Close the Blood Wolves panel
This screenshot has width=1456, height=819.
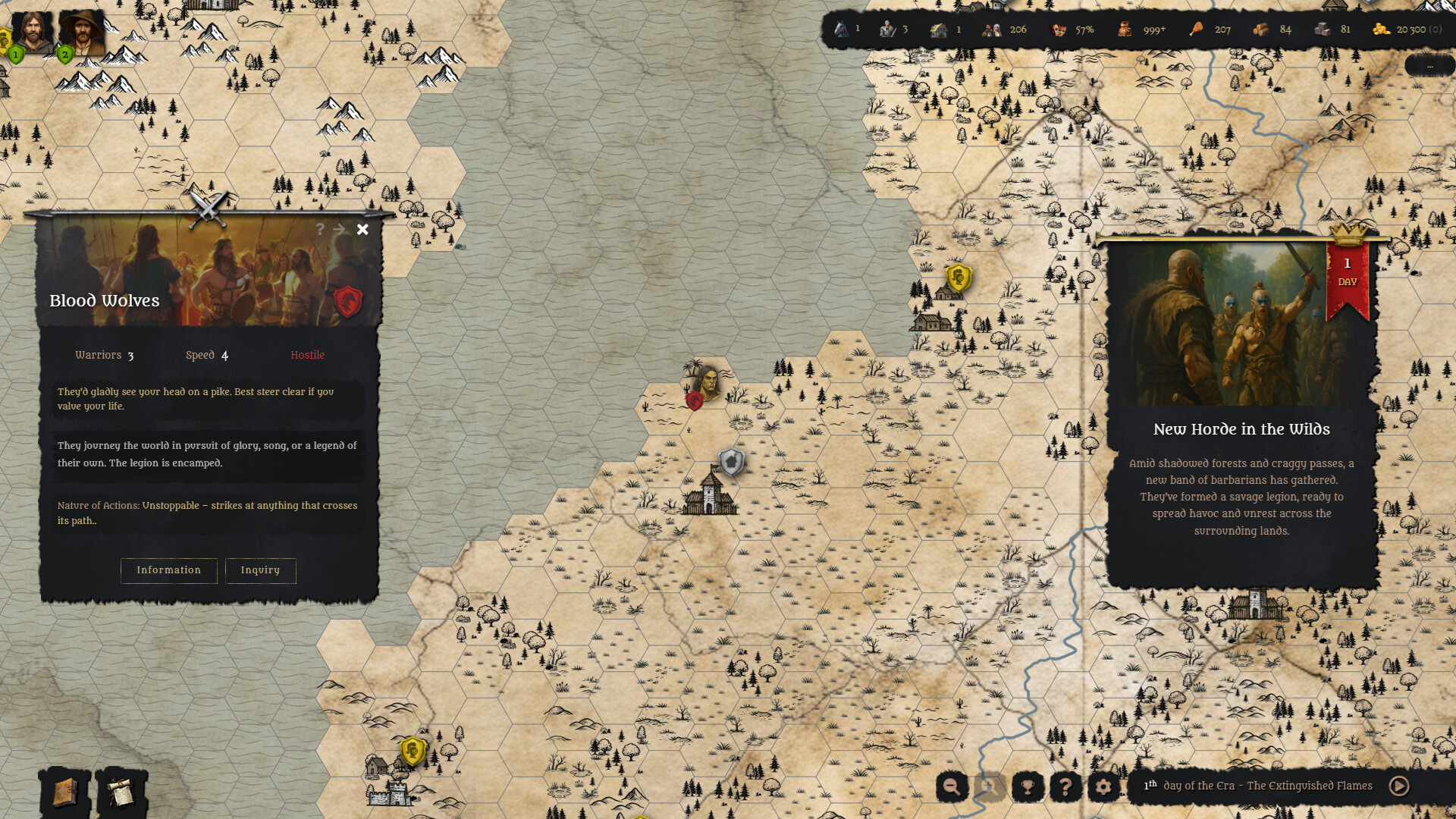click(362, 229)
